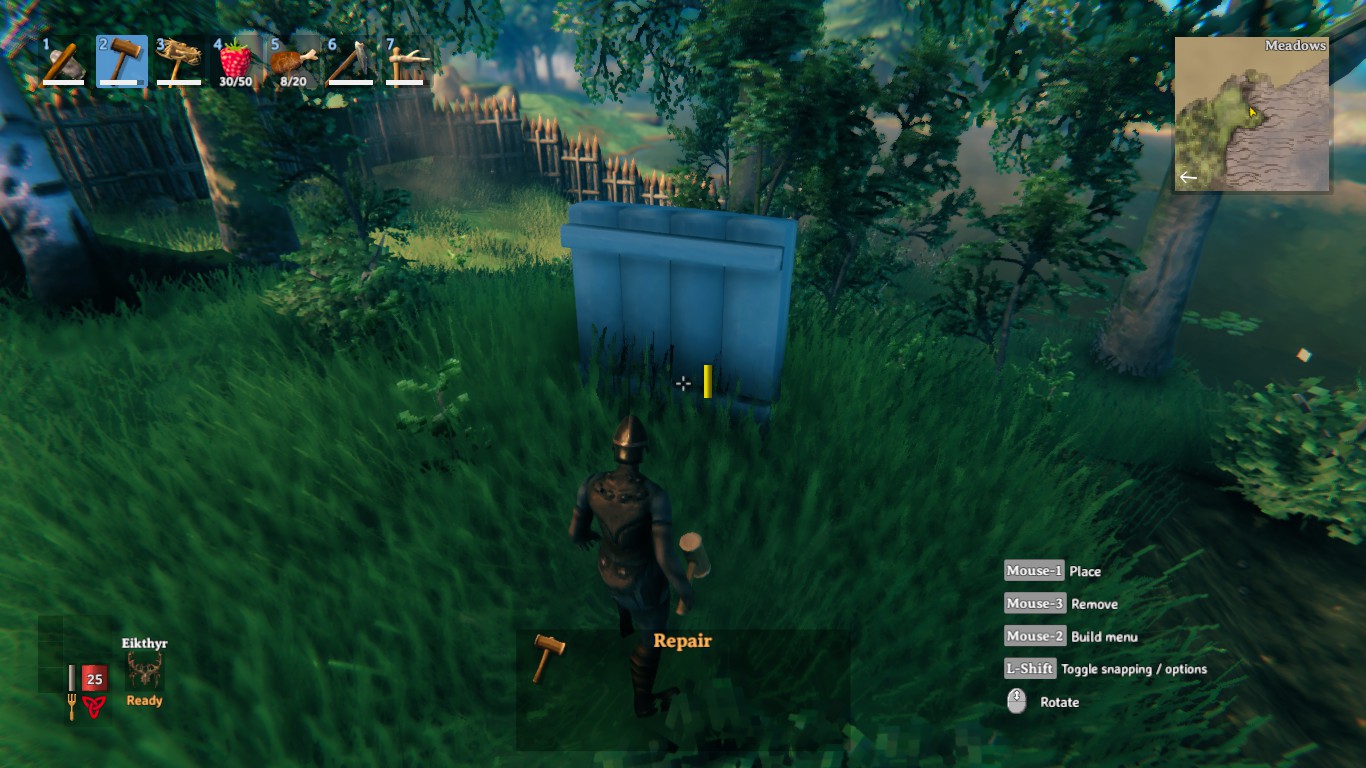Select the antler pickaxe in hotbar slot 7
Image resolution: width=1366 pixels, height=768 pixels.
click(x=408, y=60)
